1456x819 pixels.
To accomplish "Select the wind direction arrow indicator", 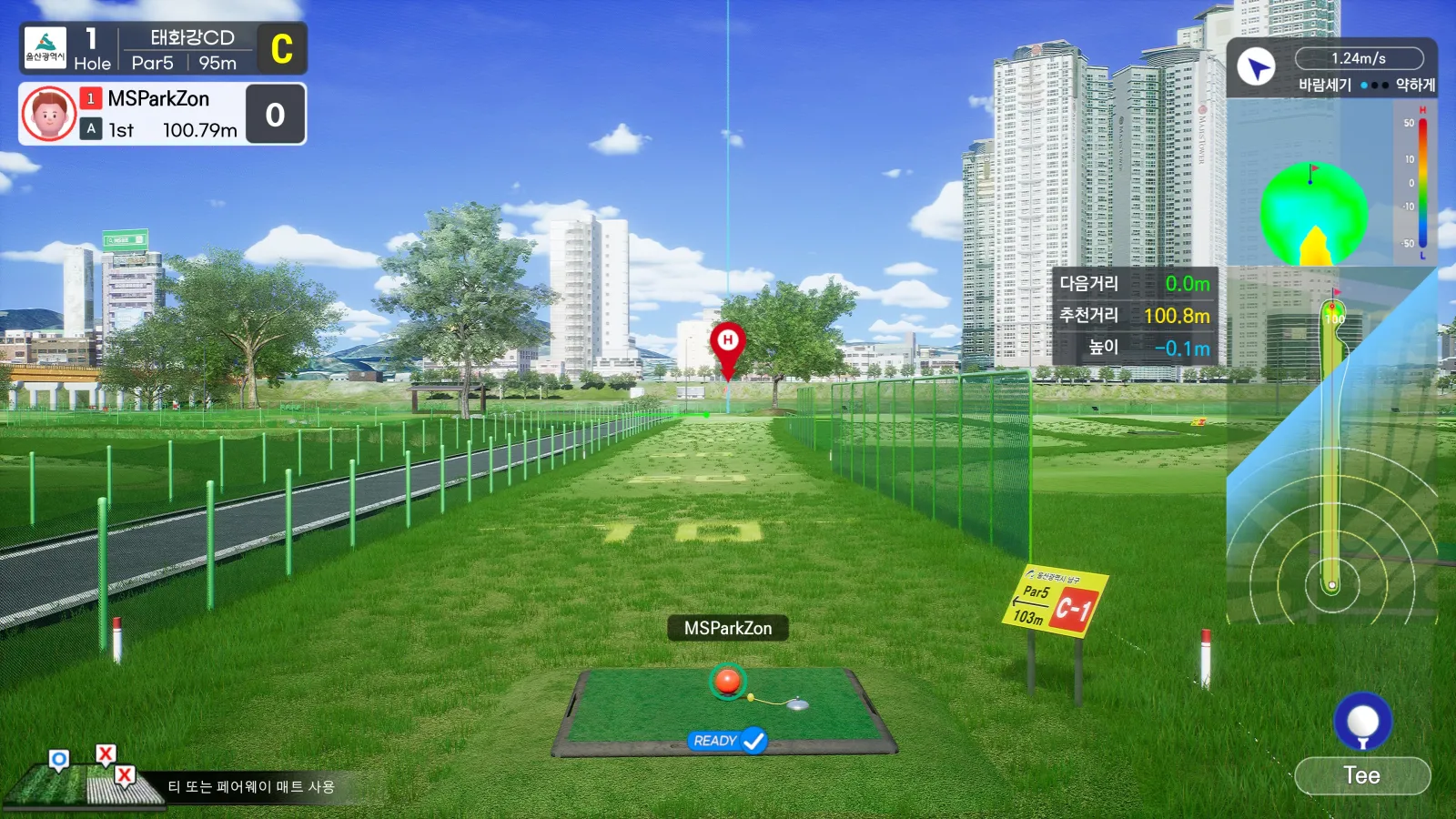I will coord(1257,66).
